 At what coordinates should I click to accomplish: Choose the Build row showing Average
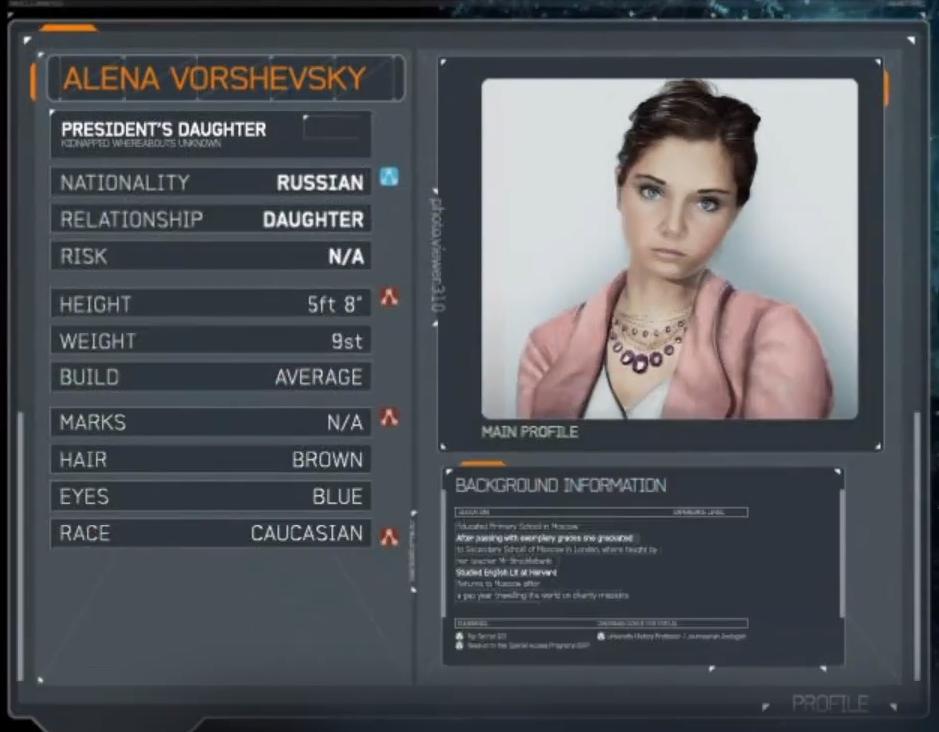click(210, 378)
